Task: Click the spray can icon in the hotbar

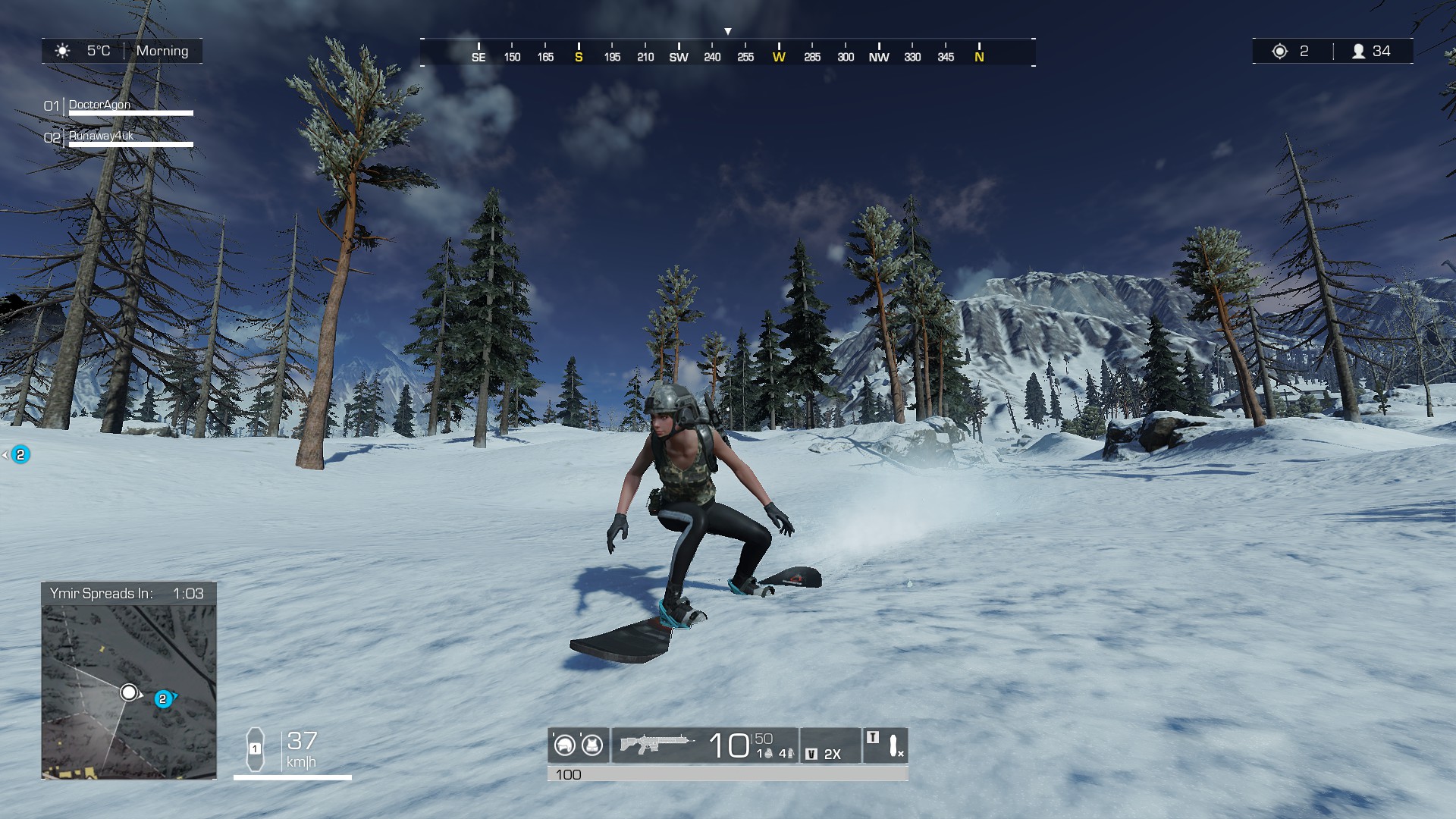Action: pos(790,752)
